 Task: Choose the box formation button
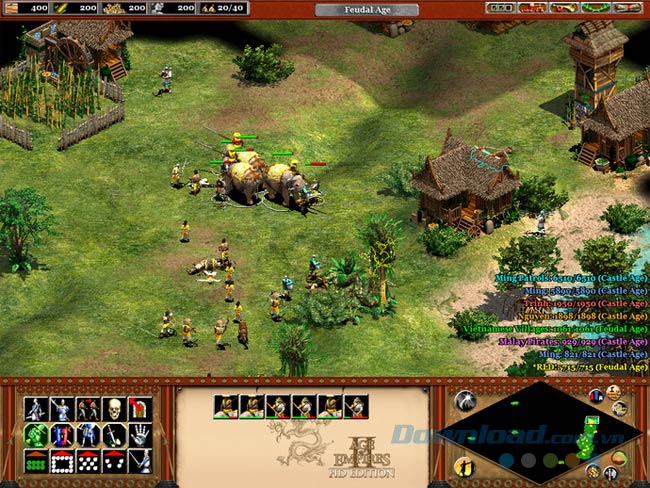[x=62, y=461]
